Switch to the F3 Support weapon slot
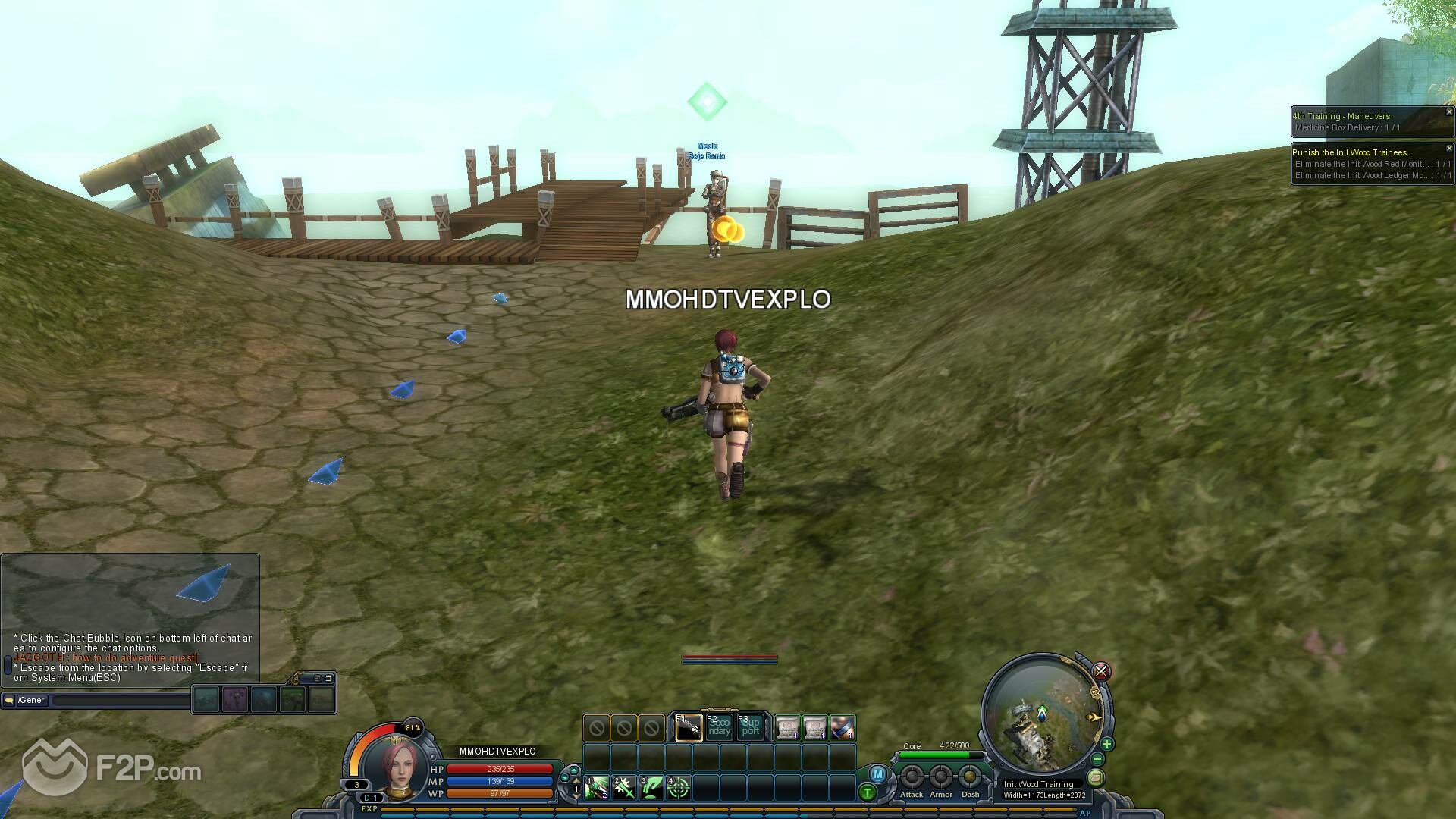The image size is (1456, 819). click(750, 728)
